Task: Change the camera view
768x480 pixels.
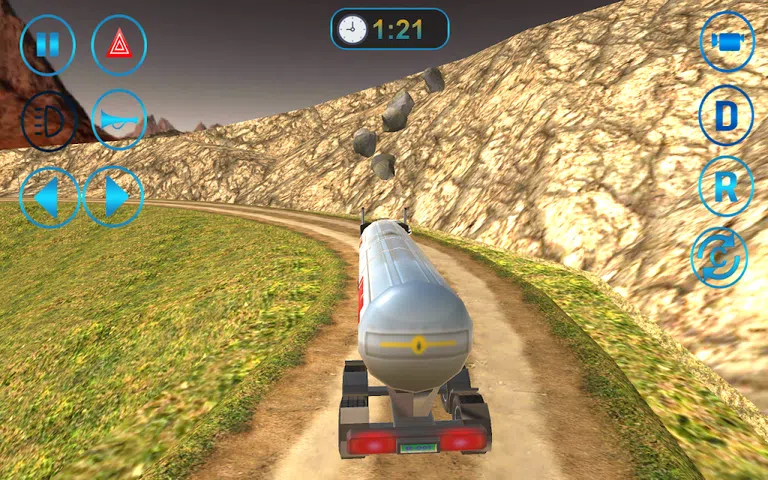Action: (x=726, y=42)
